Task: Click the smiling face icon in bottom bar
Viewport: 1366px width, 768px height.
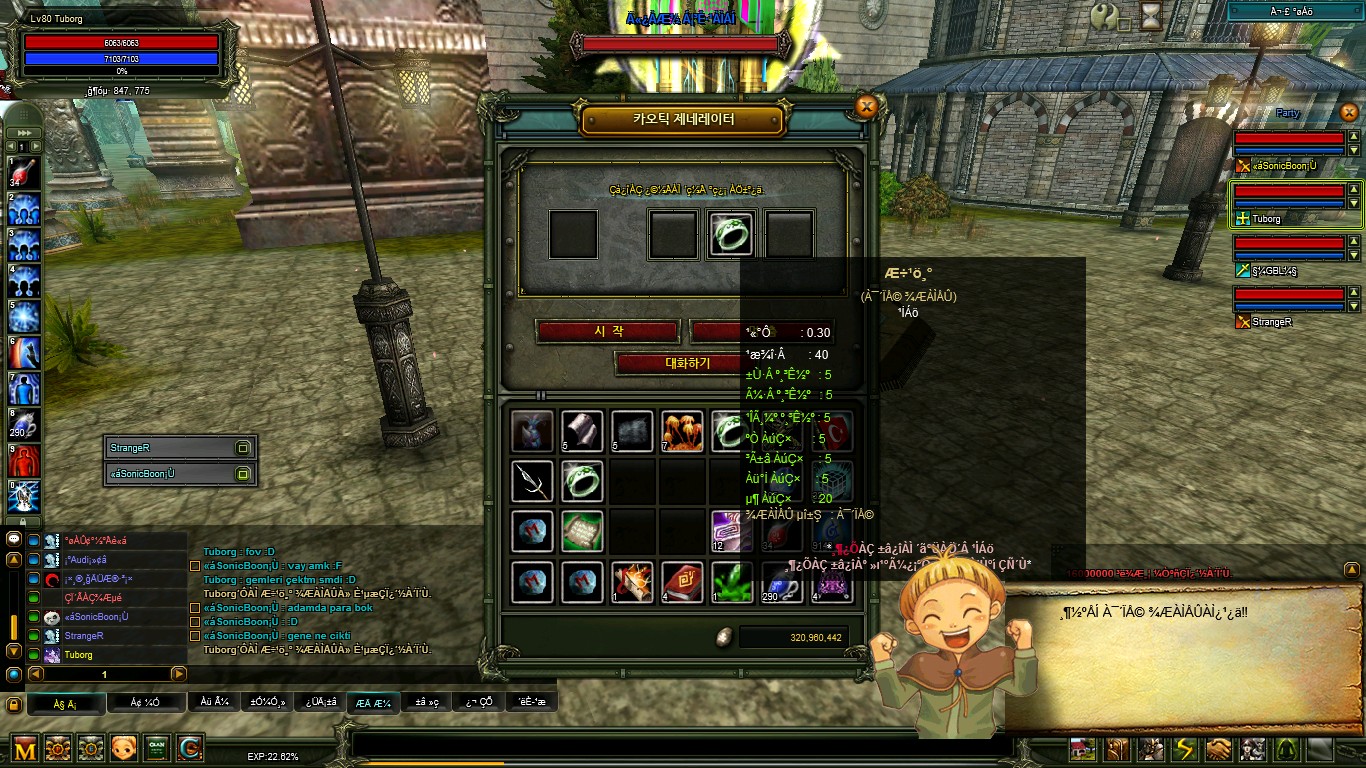Action: [x=124, y=748]
